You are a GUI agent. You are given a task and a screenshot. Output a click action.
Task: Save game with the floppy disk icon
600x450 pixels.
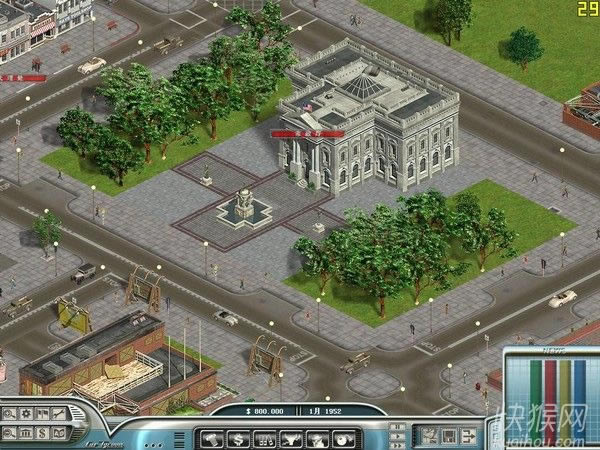(x=447, y=436)
